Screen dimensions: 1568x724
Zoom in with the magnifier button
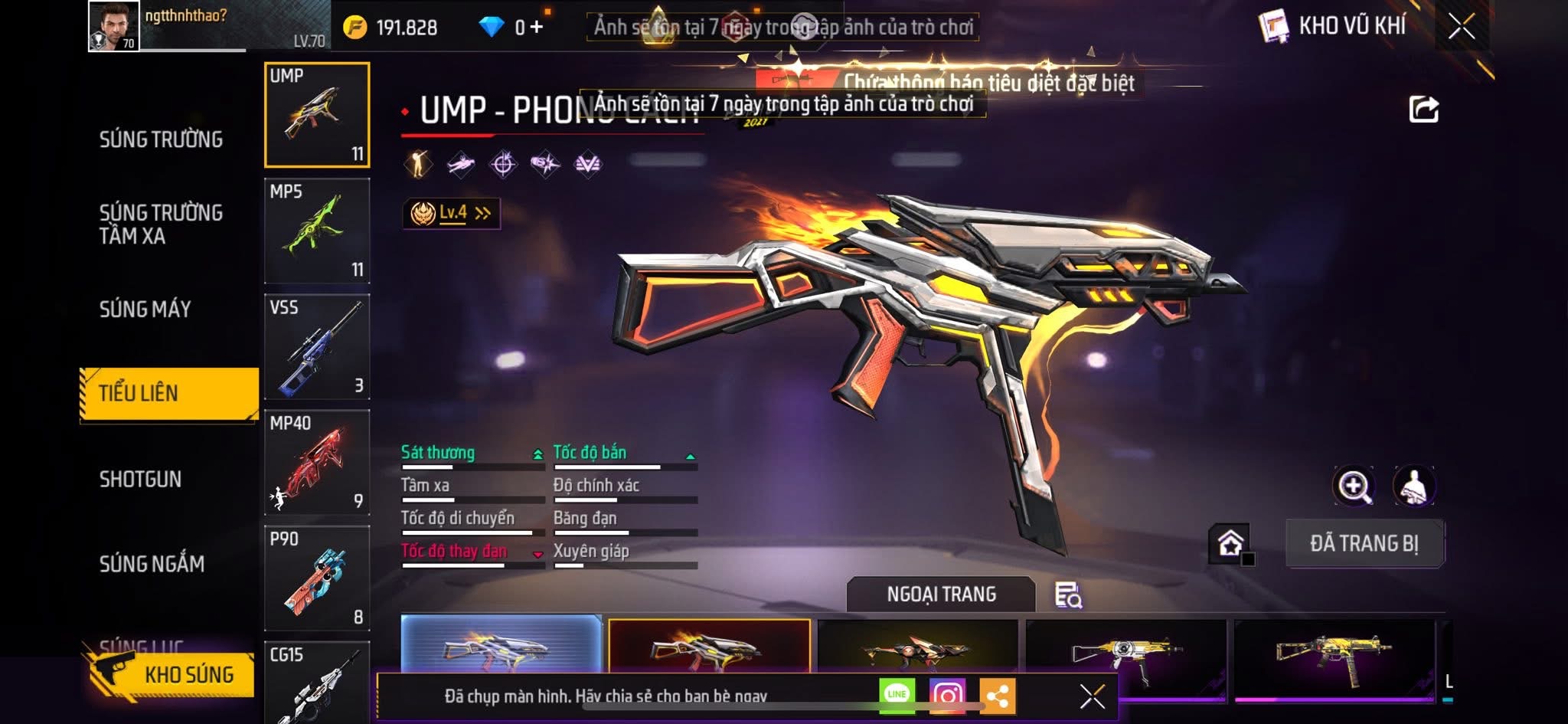[x=1354, y=486]
